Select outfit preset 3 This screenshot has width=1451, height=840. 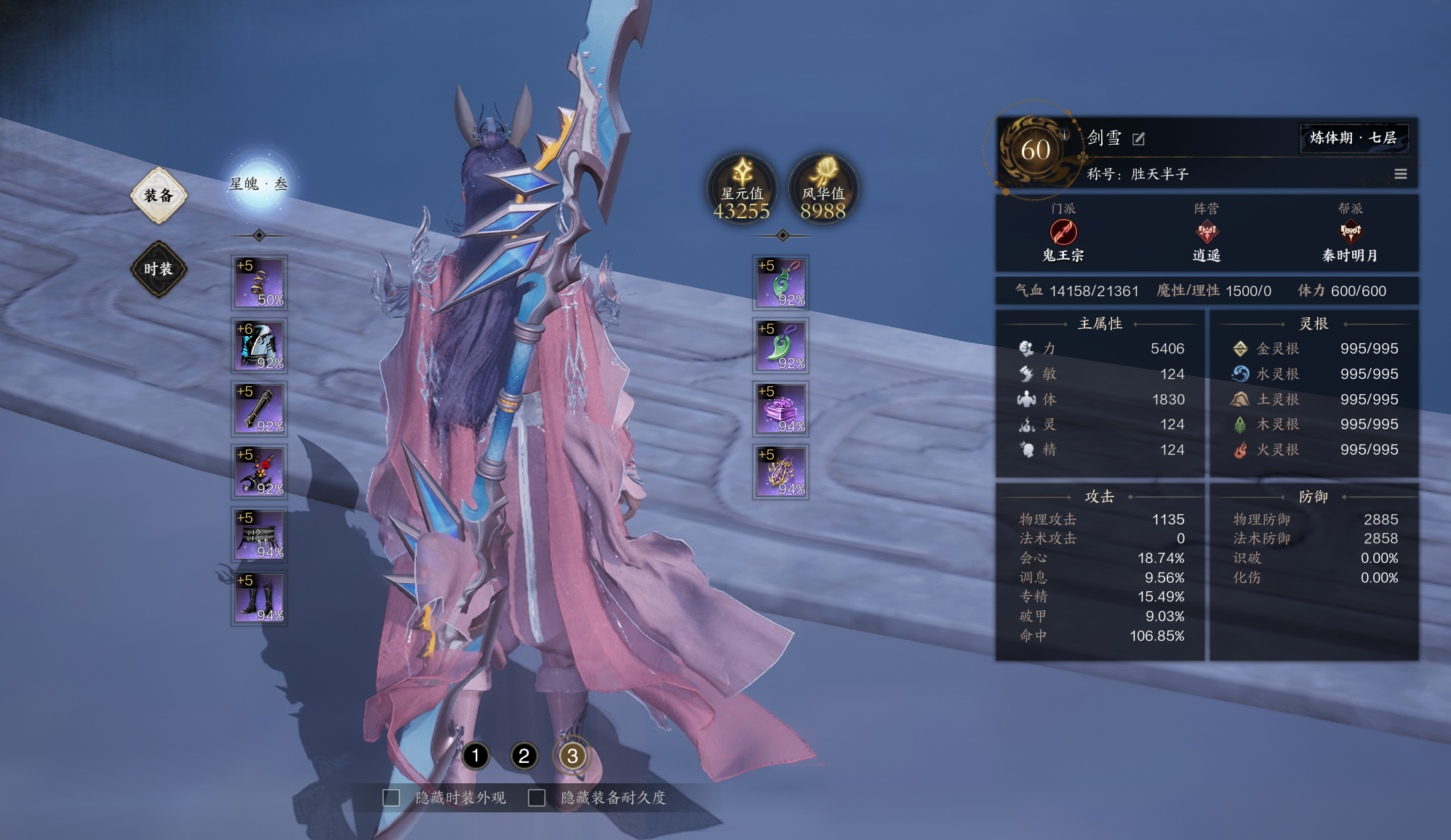572,756
